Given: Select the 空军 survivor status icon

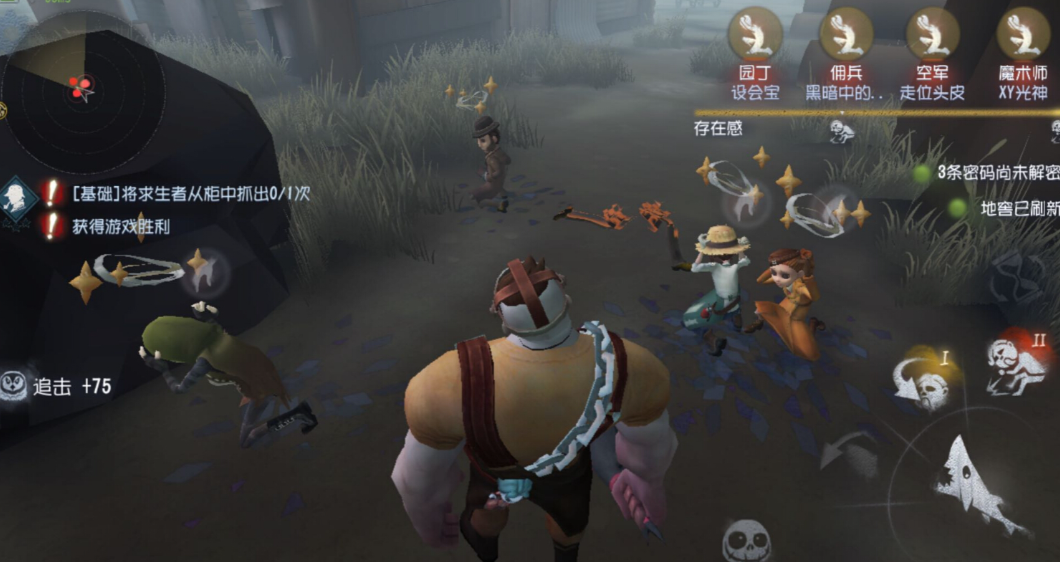Looking at the screenshot, I should pos(932,34).
